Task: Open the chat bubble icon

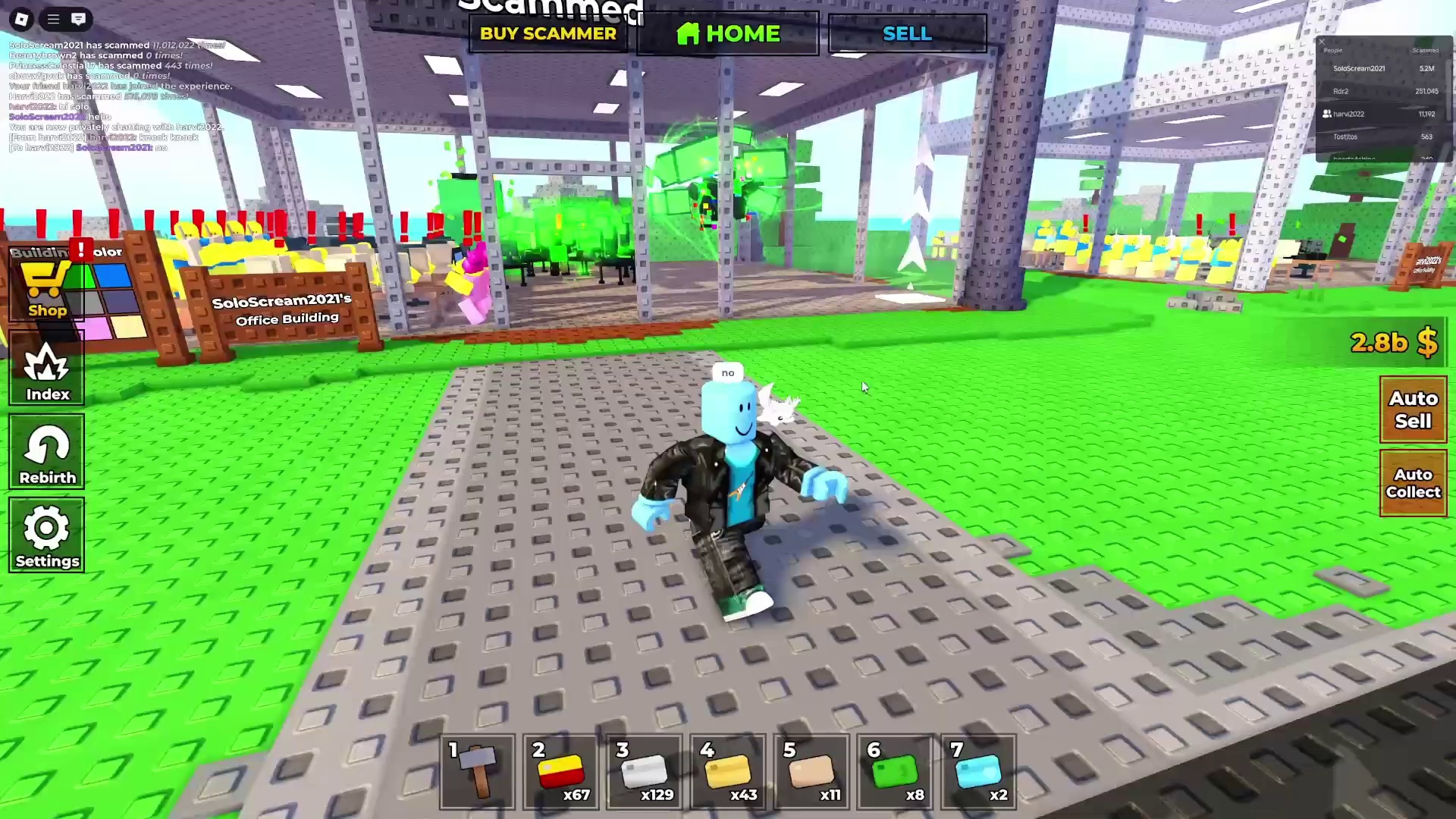Action: [79, 20]
